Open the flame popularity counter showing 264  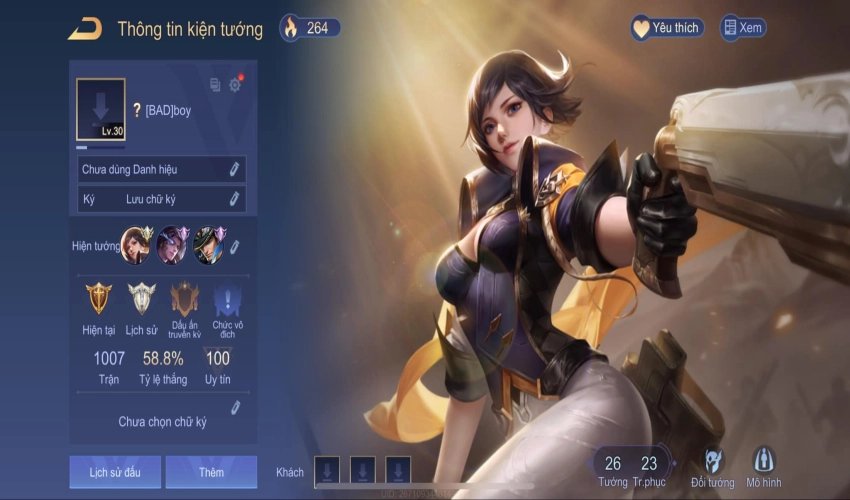(309, 28)
